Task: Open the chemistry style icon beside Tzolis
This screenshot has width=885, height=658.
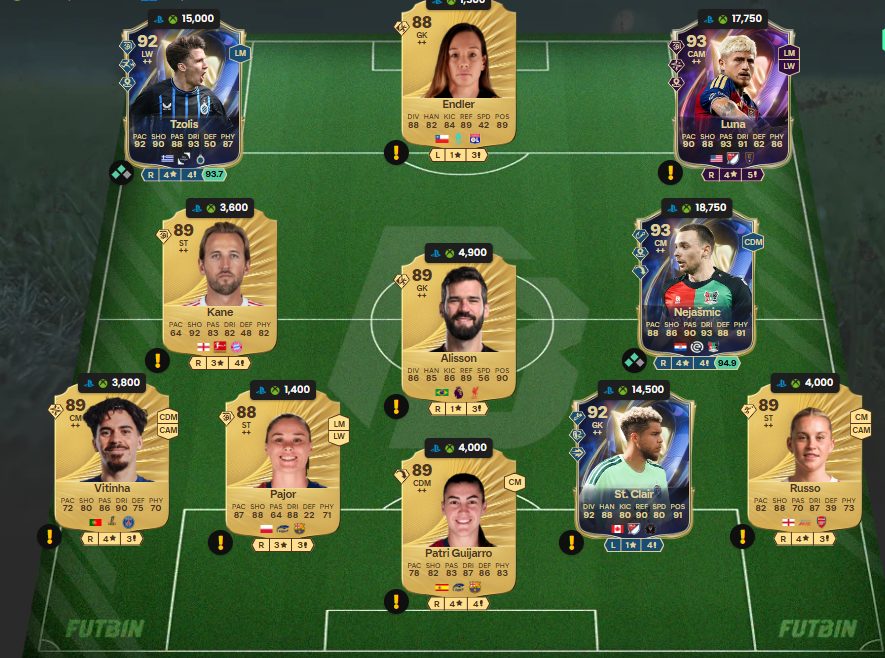Action: (121, 173)
